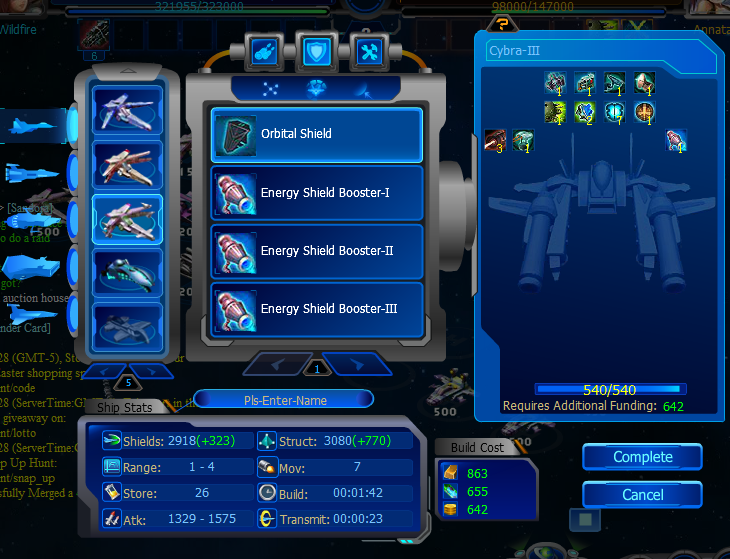
Task: Click the red laser module icon on the ship
Action: point(494,141)
